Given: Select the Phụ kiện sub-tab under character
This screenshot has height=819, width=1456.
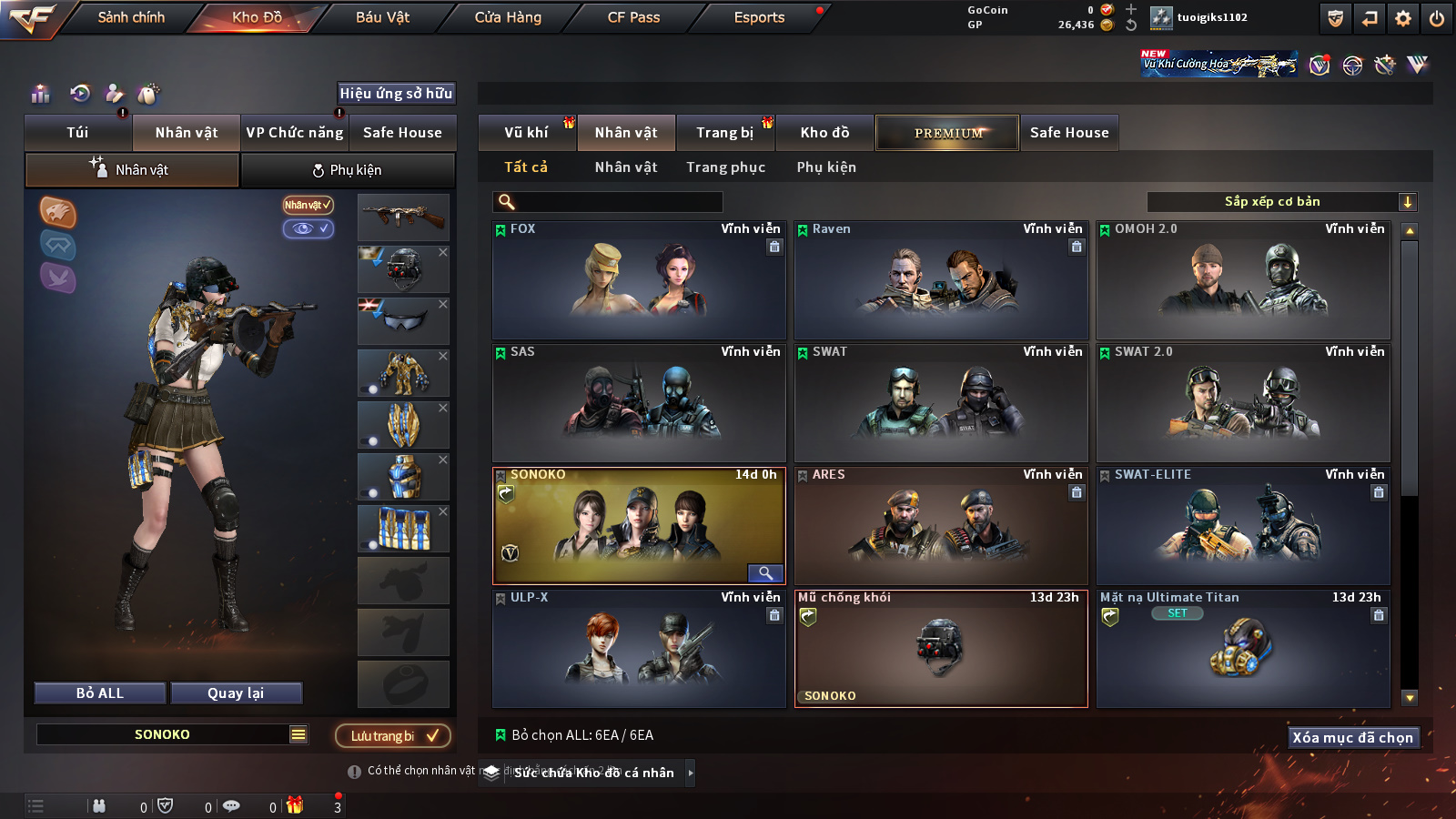Looking at the screenshot, I should [348, 170].
